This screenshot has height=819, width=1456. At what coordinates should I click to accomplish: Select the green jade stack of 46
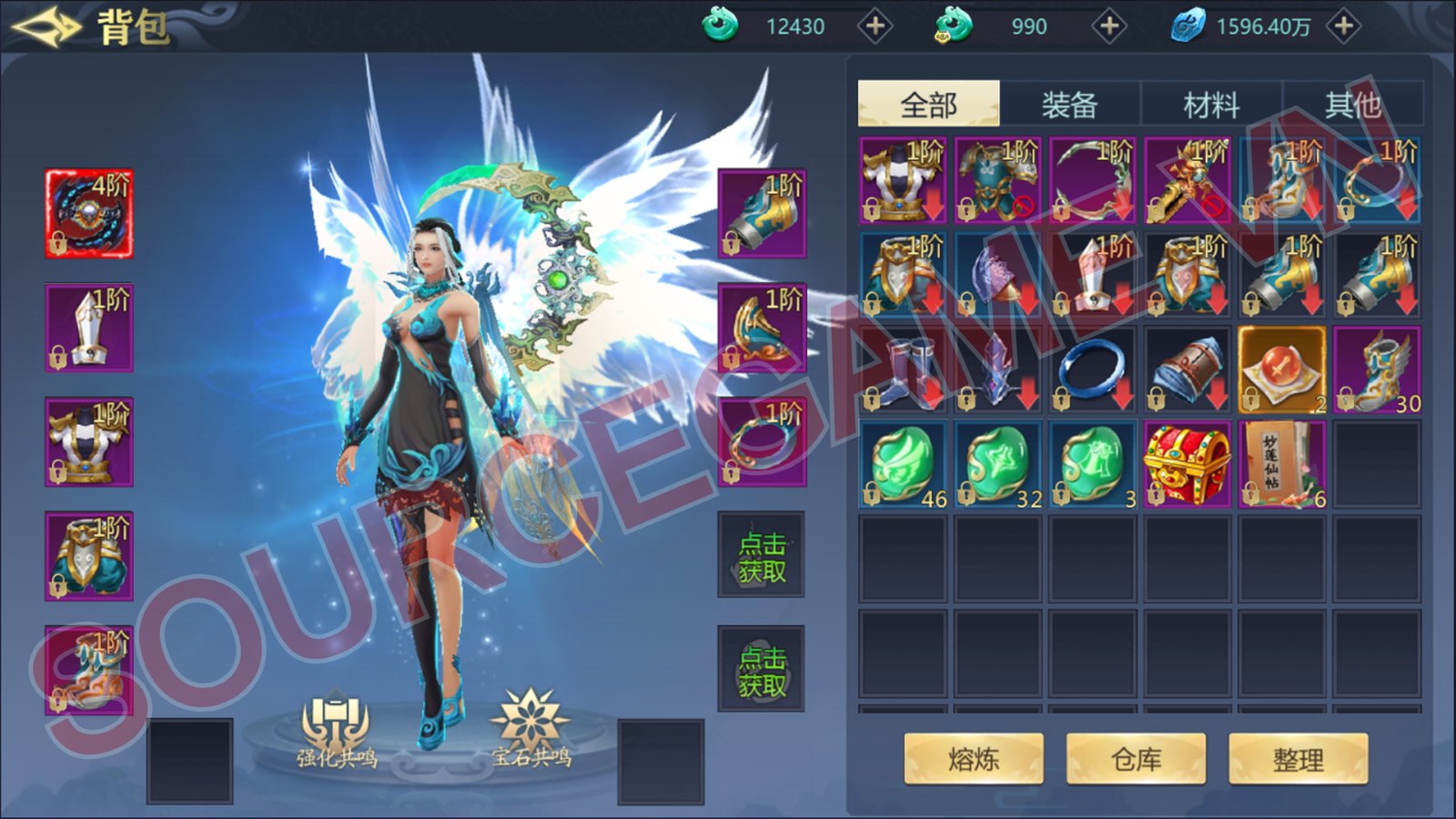pyautogui.click(x=904, y=464)
